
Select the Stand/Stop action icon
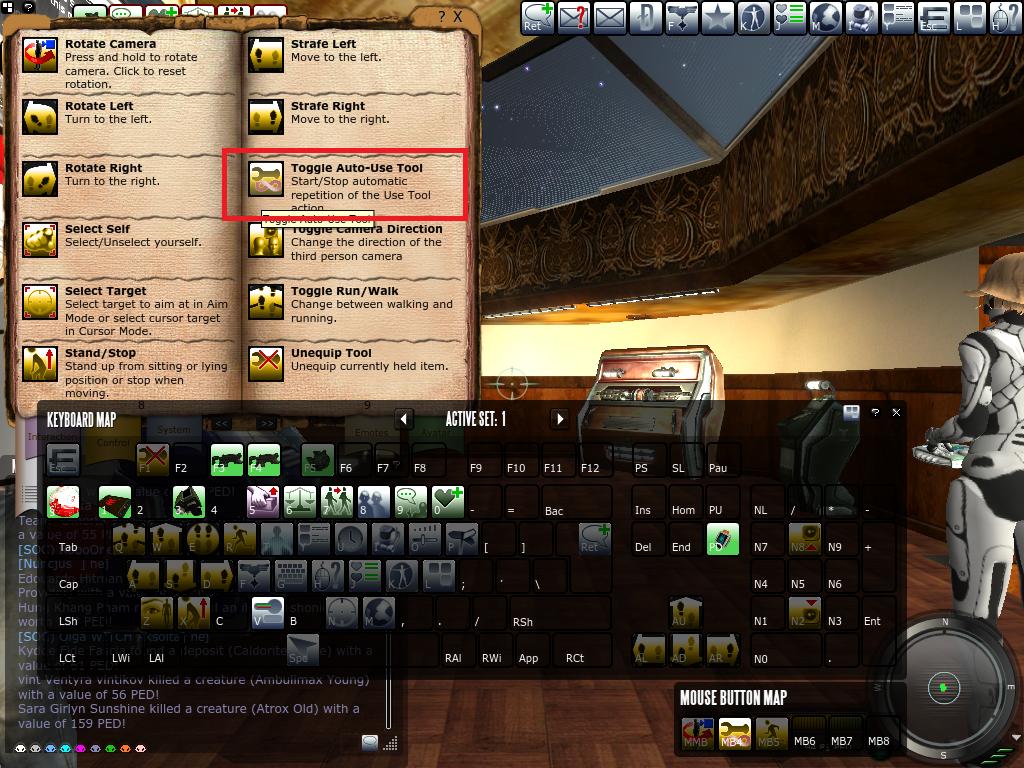pyautogui.click(x=41, y=365)
